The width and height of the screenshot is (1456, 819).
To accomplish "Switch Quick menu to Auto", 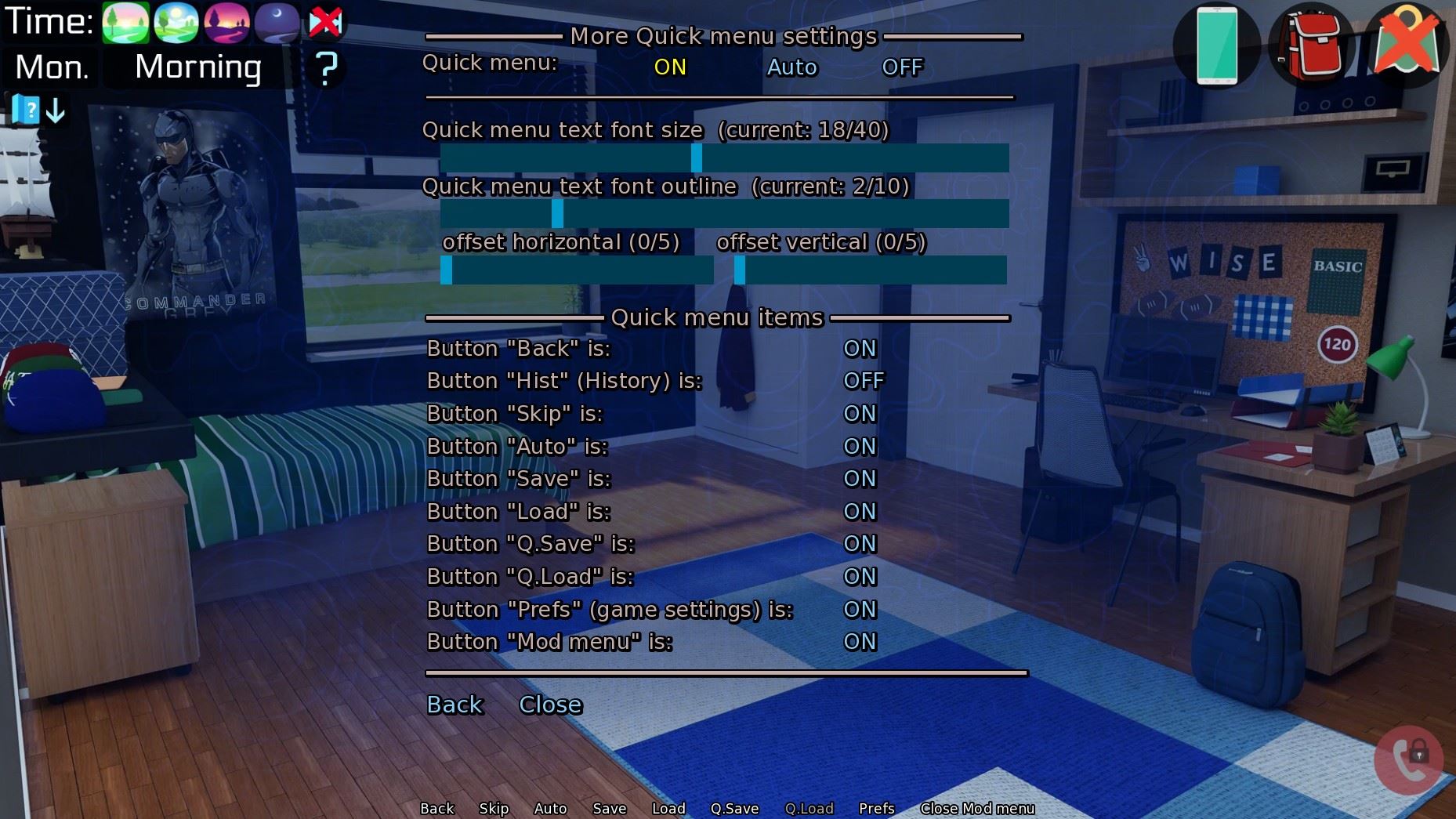I will (x=791, y=67).
